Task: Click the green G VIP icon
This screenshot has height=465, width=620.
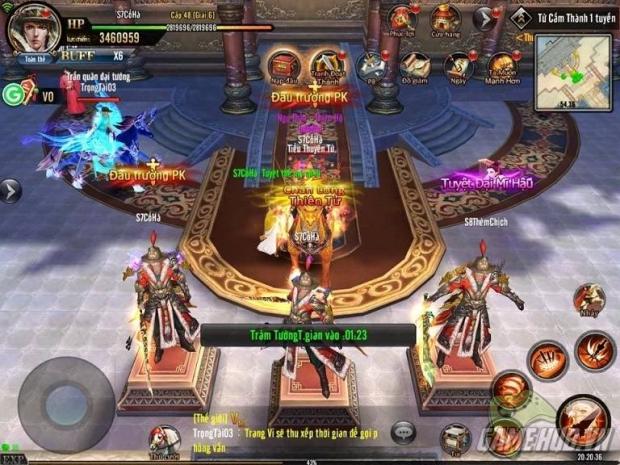Action: pos(14,95)
